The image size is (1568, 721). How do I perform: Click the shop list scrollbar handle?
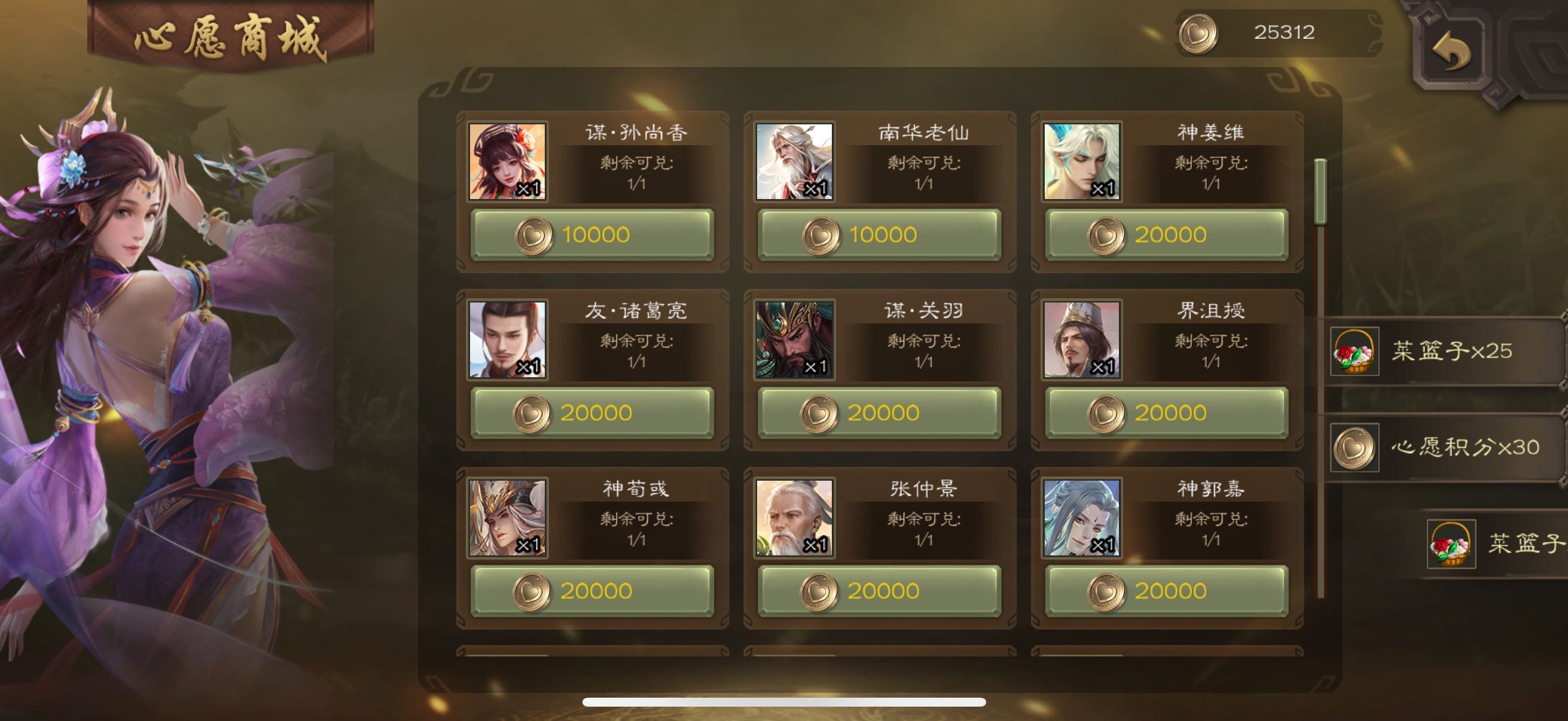pos(1320,192)
